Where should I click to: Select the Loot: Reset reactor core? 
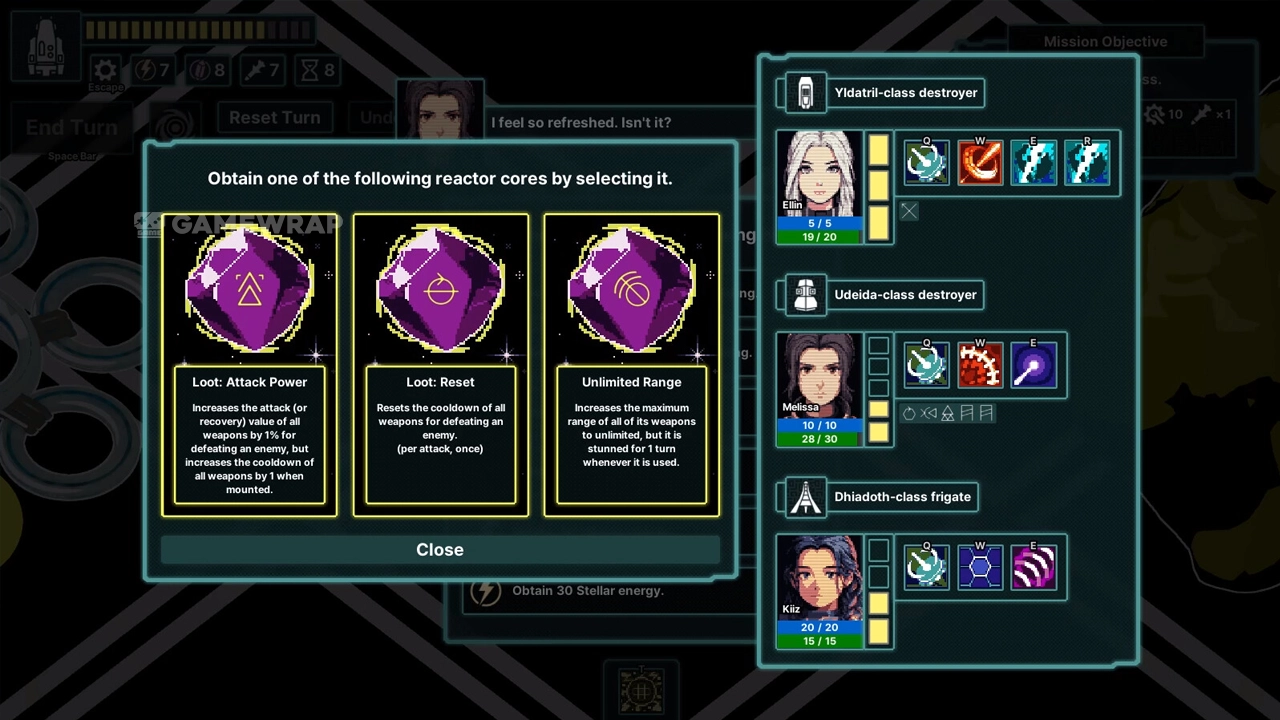pos(440,365)
